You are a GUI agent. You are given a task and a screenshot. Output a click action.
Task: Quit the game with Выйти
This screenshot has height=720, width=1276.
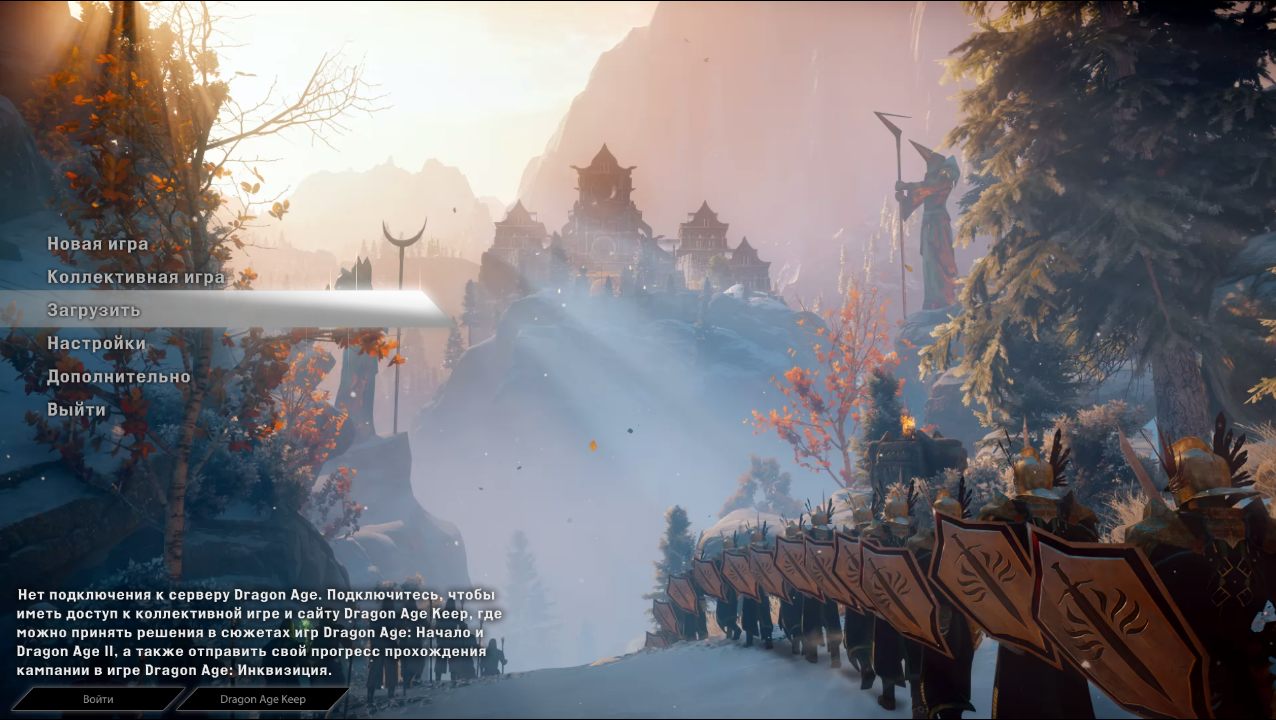[76, 410]
